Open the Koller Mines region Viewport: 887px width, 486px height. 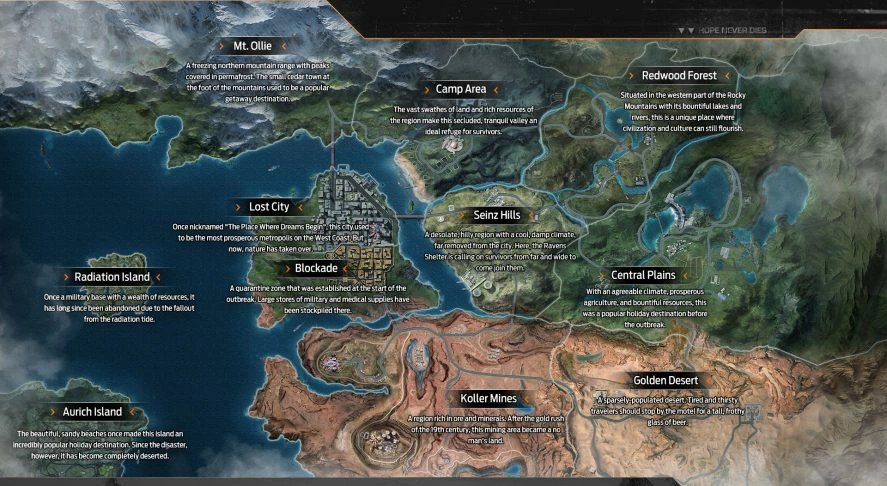pyautogui.click(x=489, y=399)
